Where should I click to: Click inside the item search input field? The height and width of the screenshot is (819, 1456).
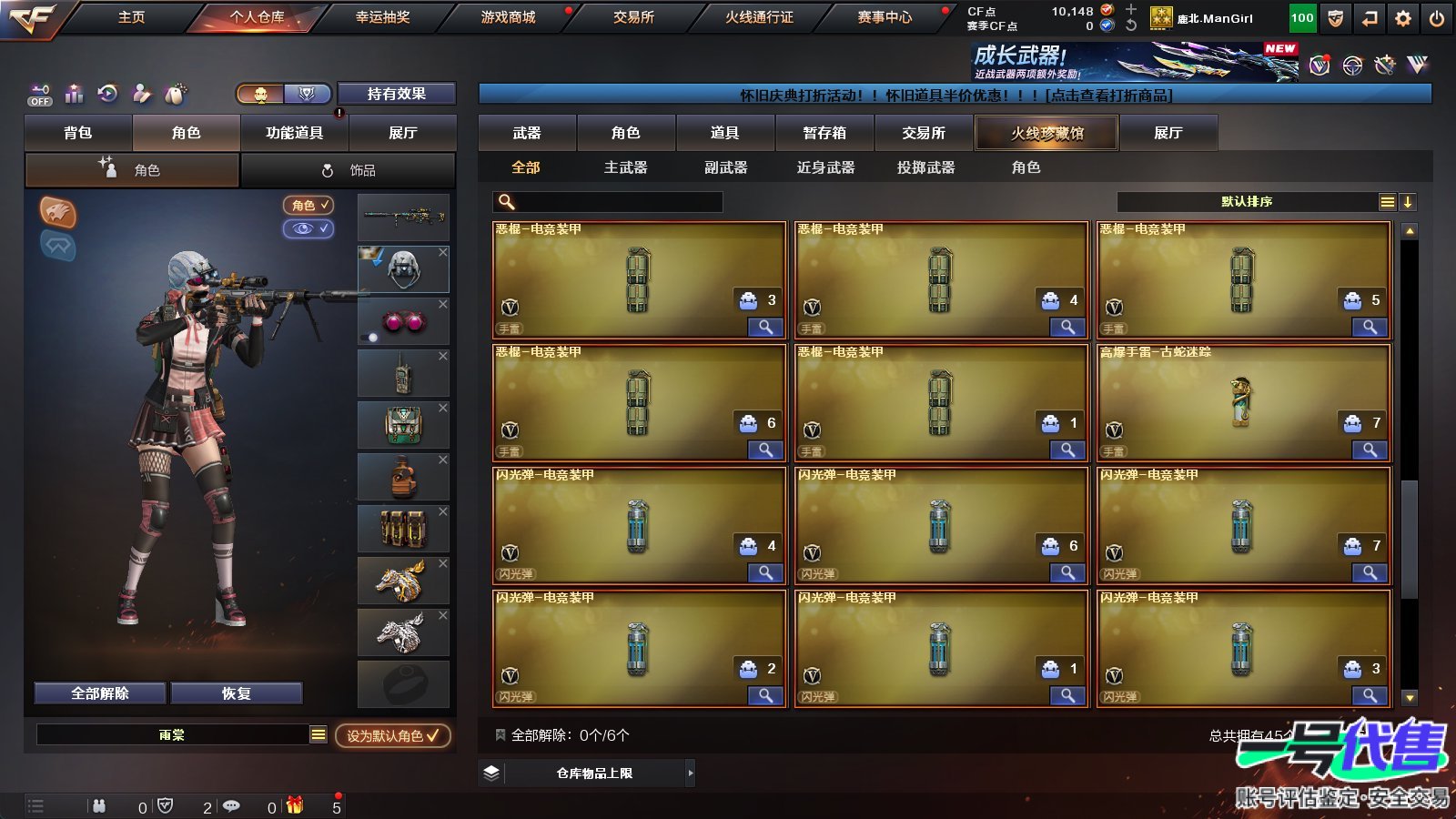(x=610, y=201)
